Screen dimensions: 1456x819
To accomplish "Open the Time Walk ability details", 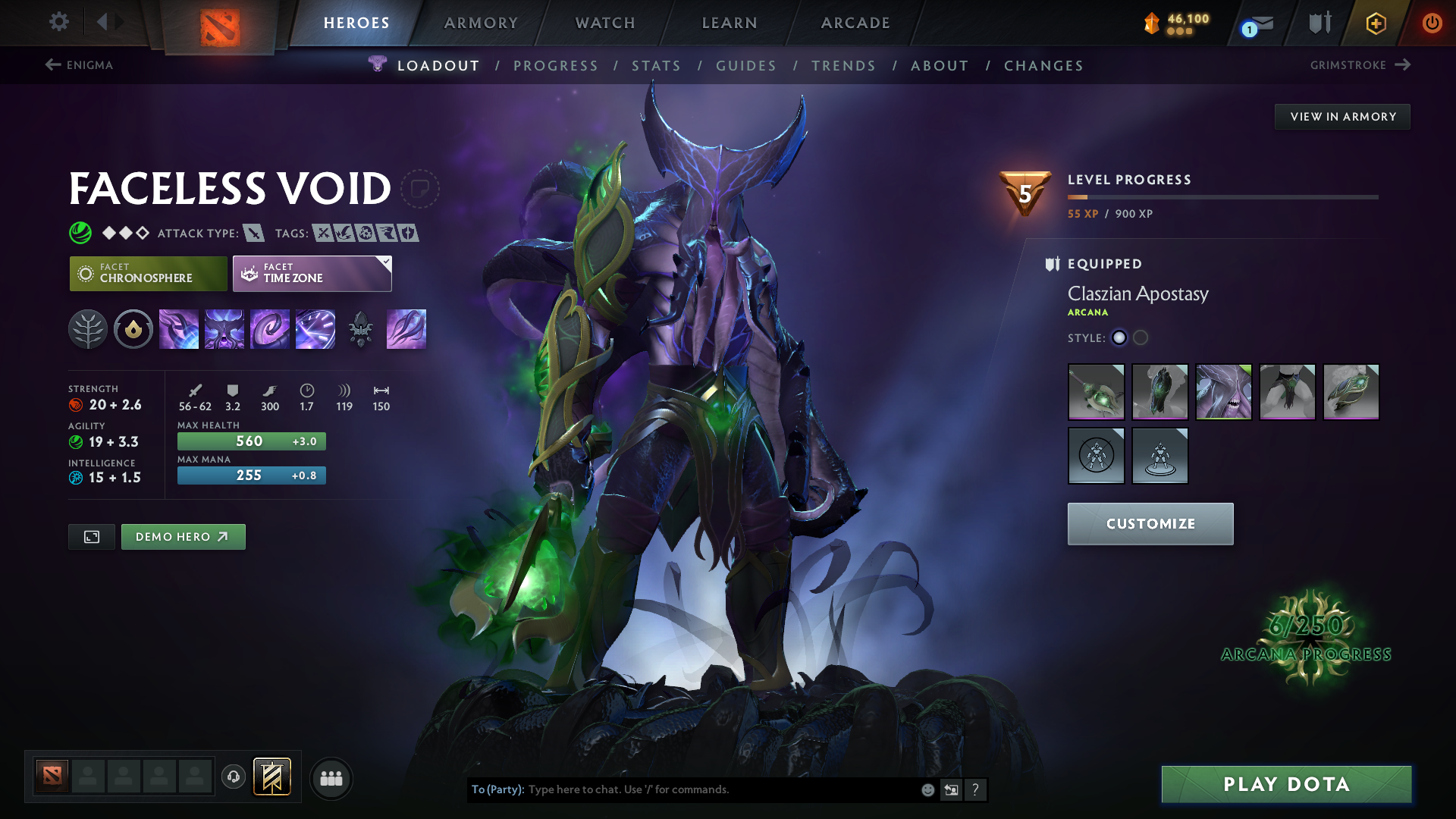I will click(179, 329).
